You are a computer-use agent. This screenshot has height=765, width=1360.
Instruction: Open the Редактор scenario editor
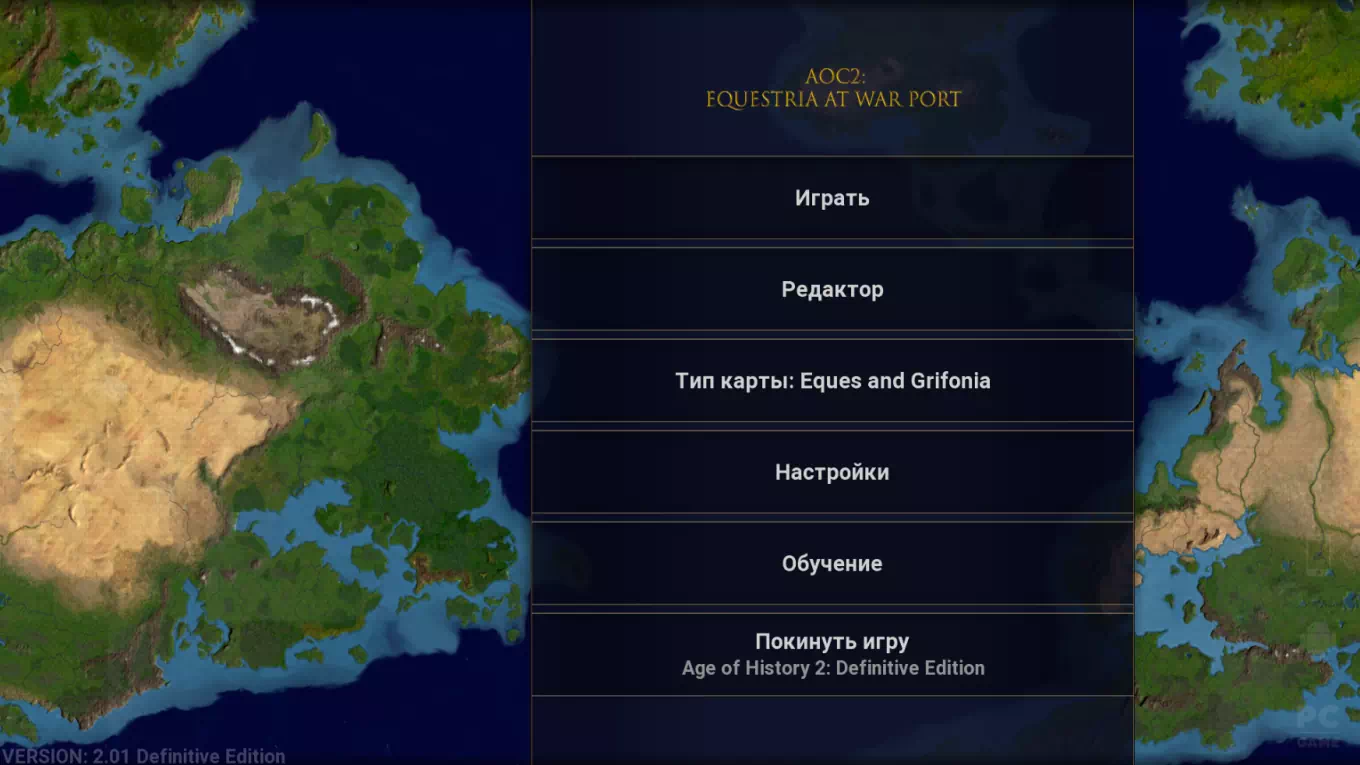coord(832,289)
